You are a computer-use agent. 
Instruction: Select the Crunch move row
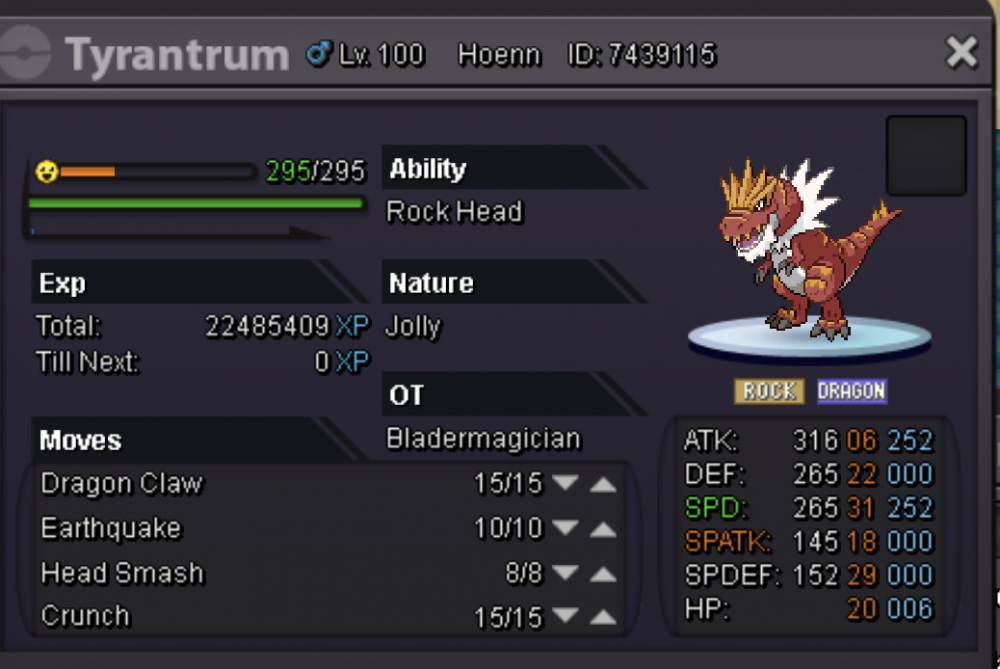[x=86, y=616]
